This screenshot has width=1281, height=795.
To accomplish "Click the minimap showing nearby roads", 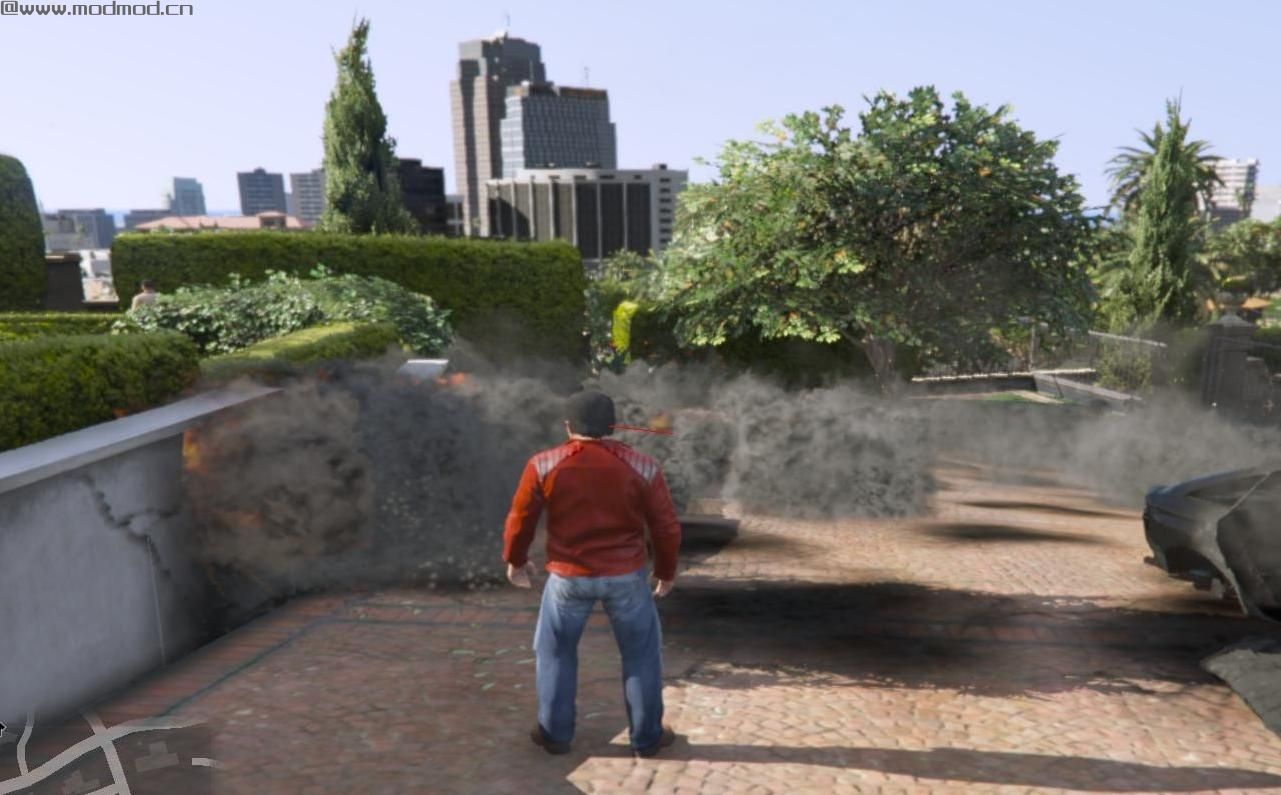I will [105, 754].
